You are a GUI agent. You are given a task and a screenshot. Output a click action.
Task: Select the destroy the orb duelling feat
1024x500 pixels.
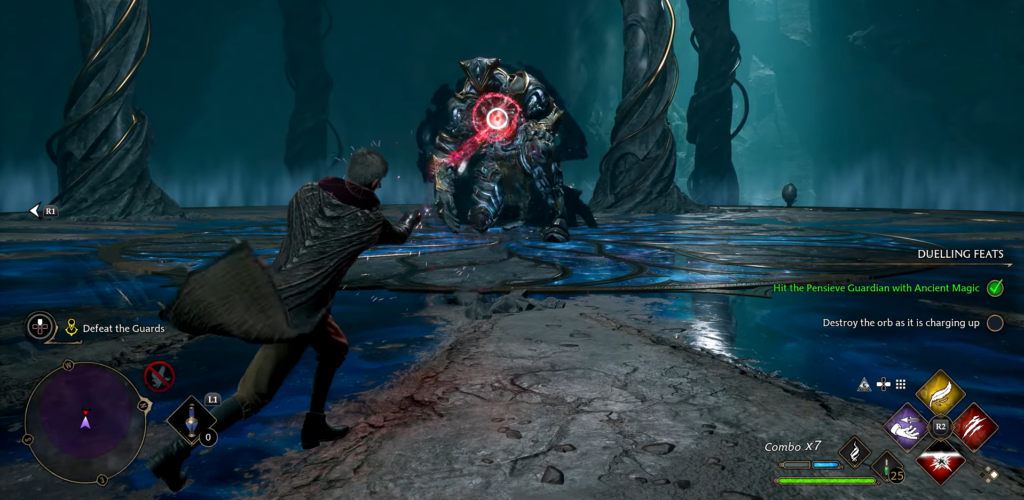coord(898,323)
